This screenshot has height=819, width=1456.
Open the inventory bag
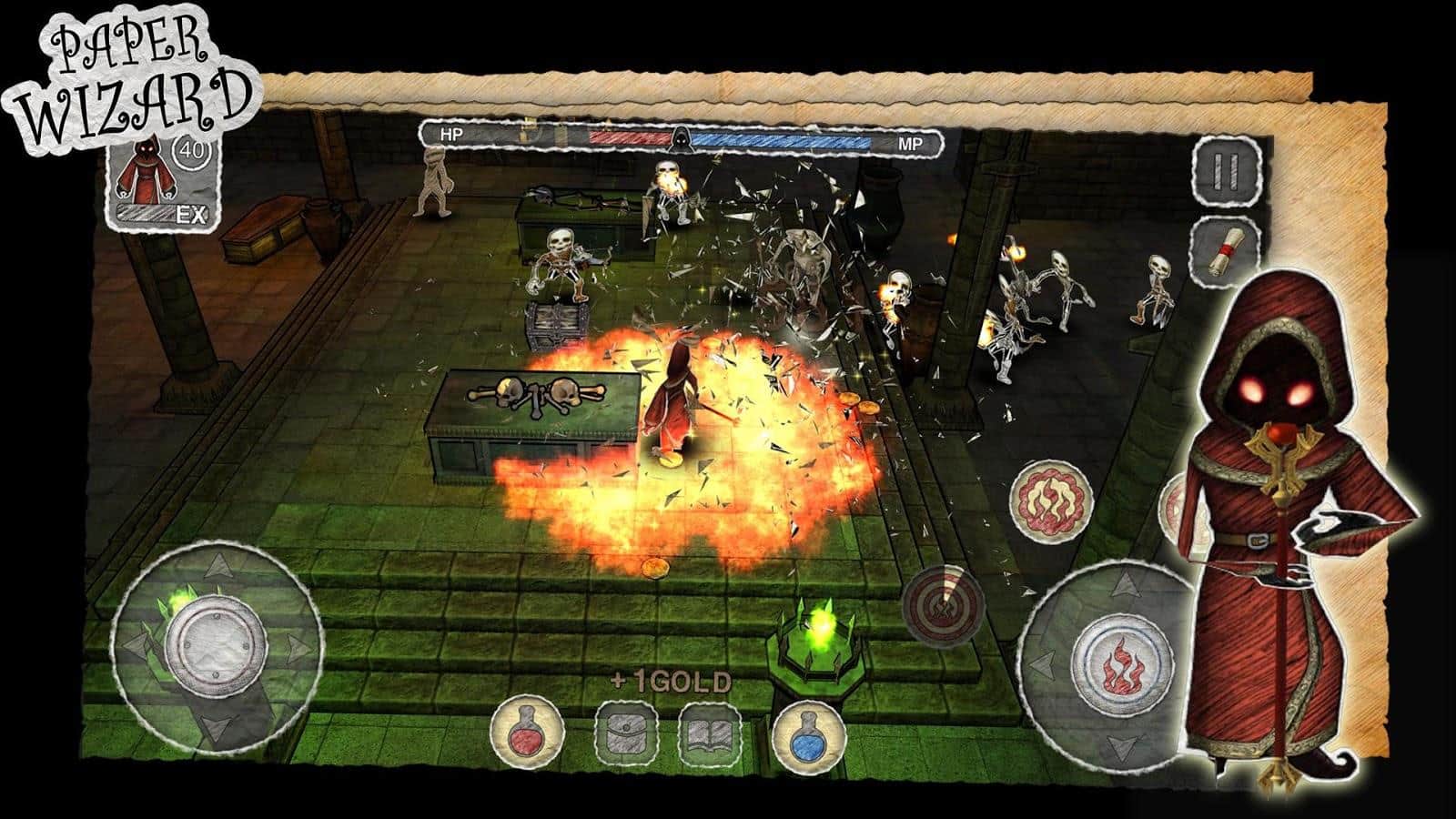point(628,733)
